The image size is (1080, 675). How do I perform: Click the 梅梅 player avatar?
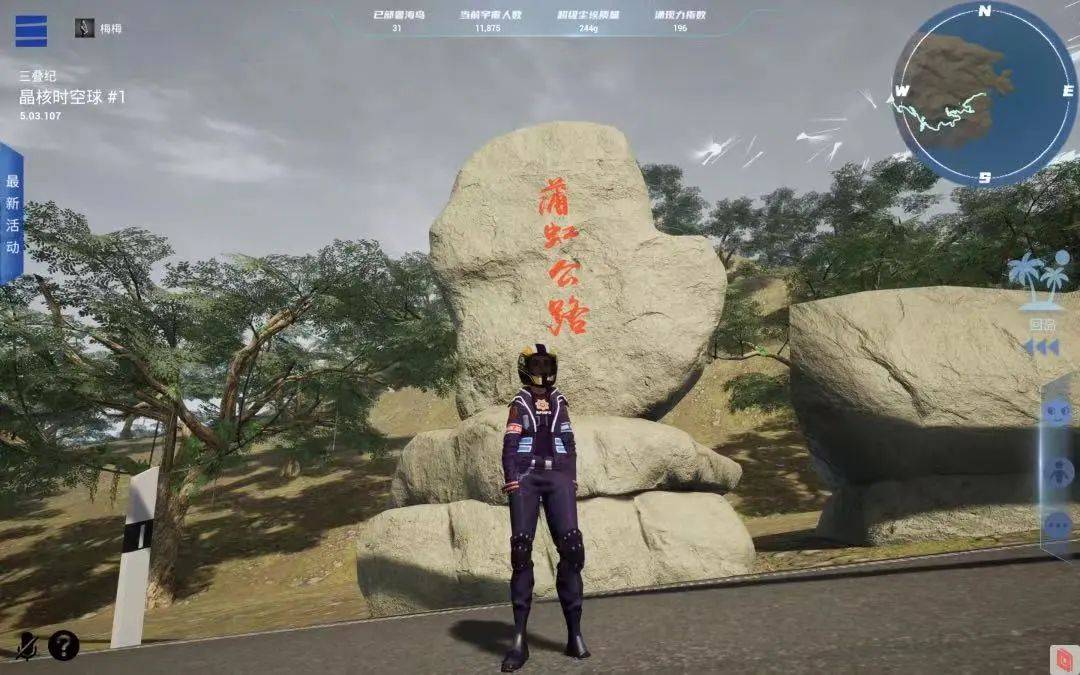click(x=85, y=28)
